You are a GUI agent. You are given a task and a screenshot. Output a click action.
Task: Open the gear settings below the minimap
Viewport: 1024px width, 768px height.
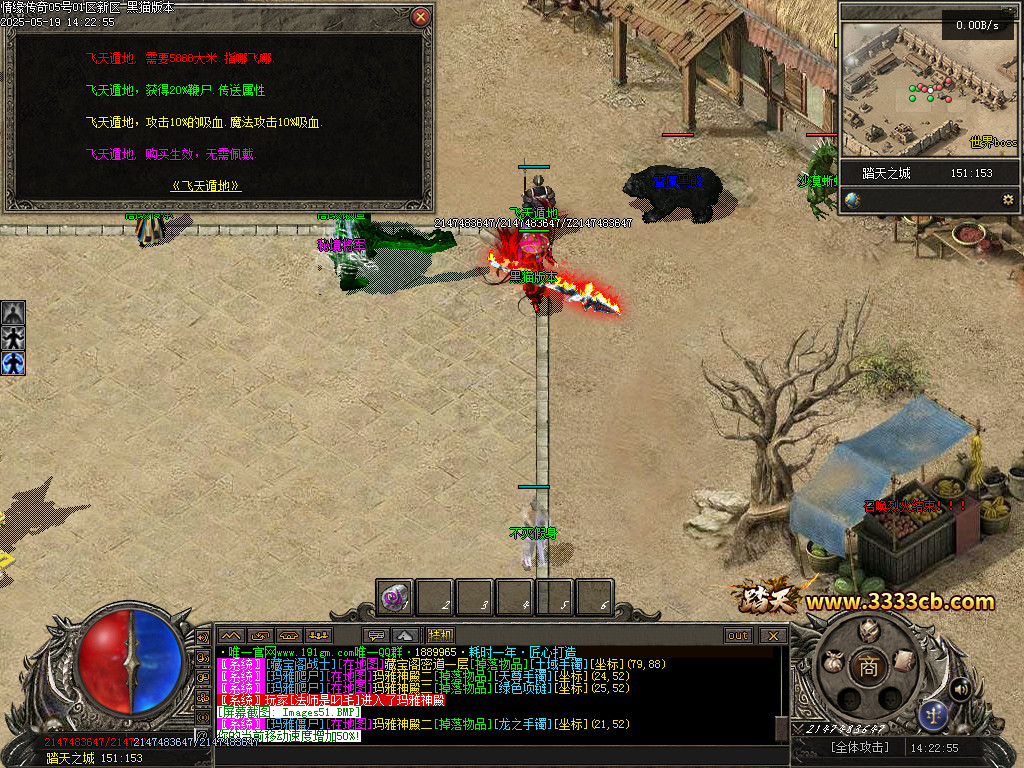point(1008,200)
